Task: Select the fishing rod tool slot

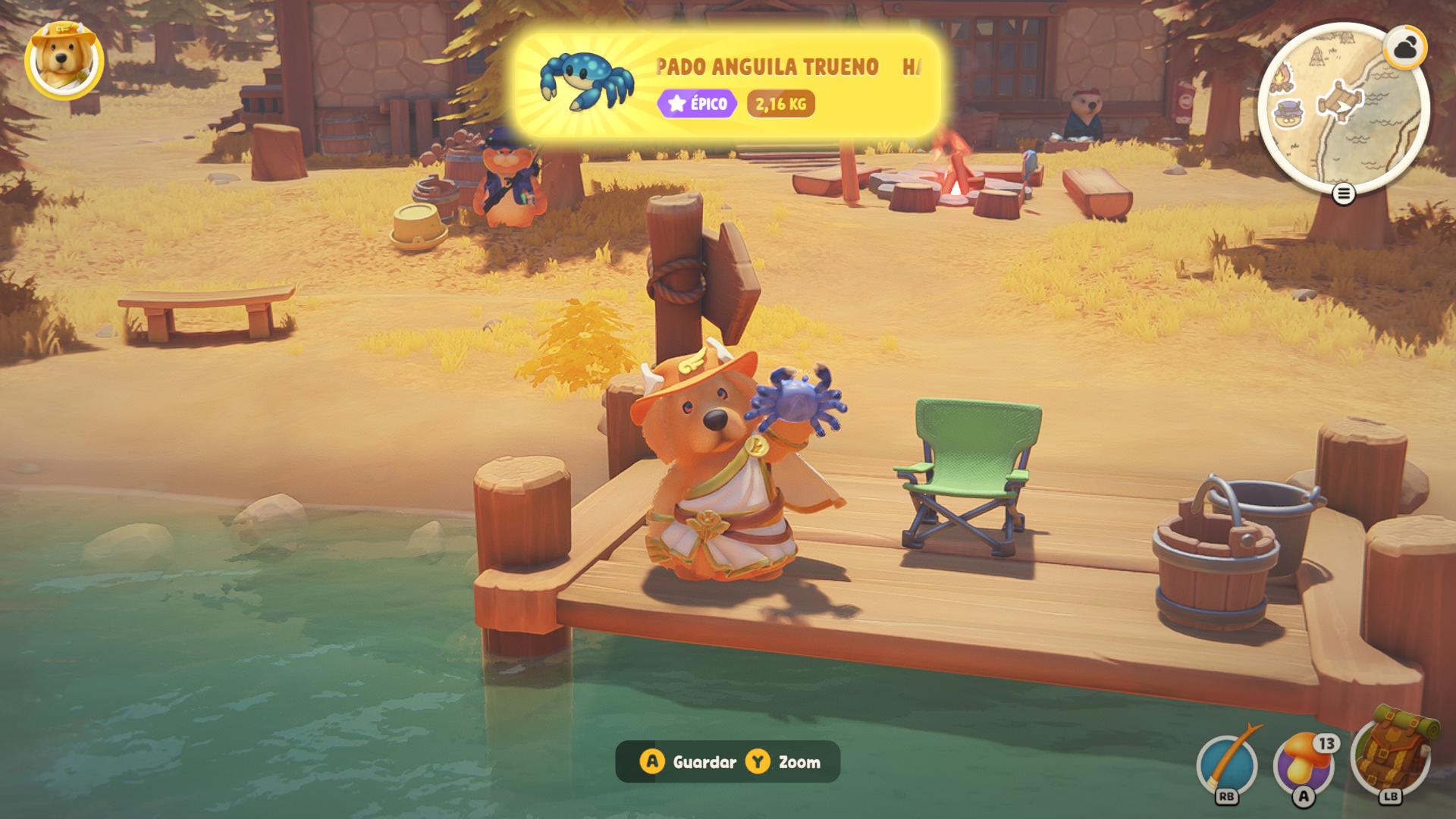Action: pos(1227,764)
